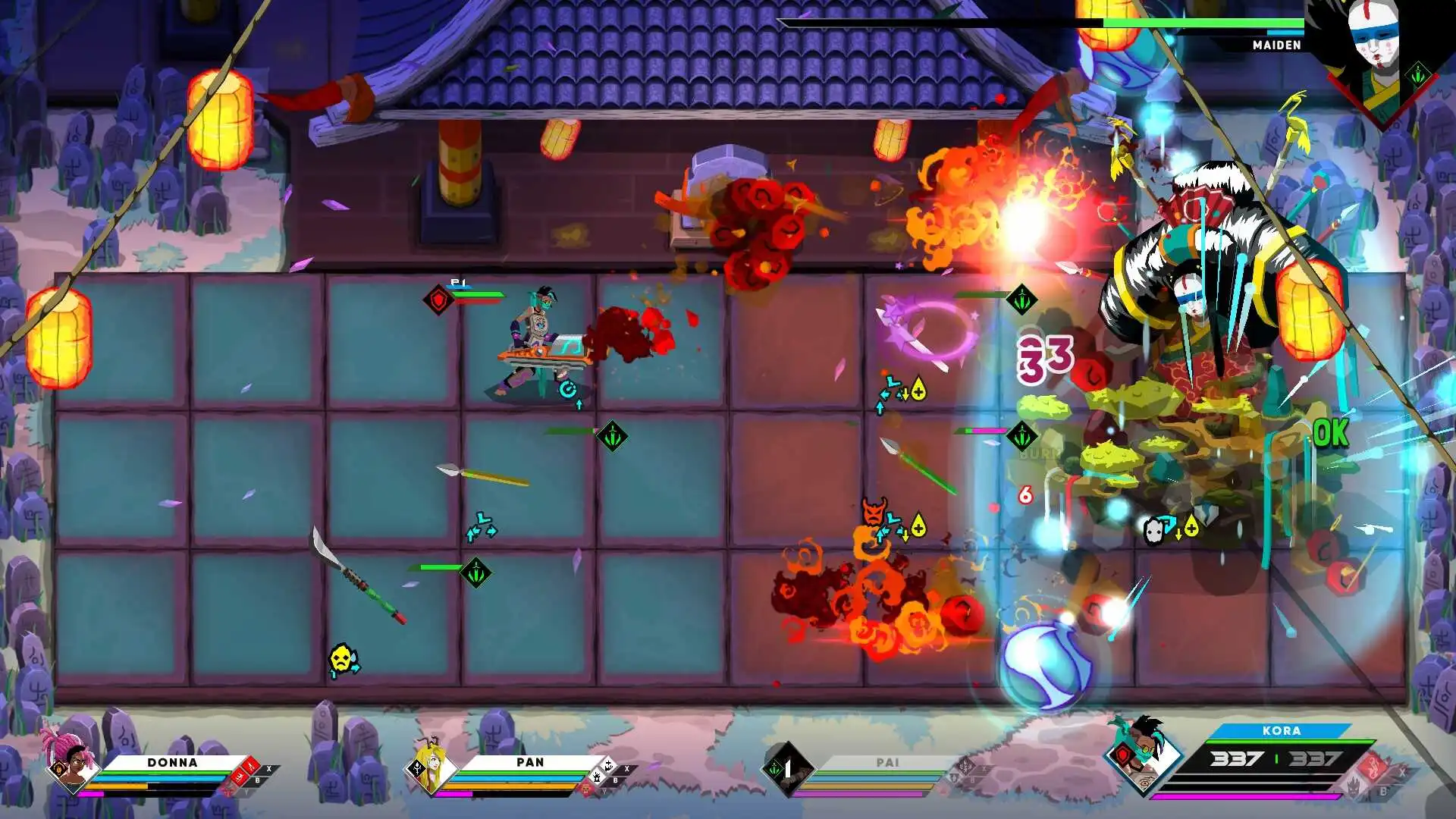Select the green gem icon below Maiden's portrait

coord(1418,74)
